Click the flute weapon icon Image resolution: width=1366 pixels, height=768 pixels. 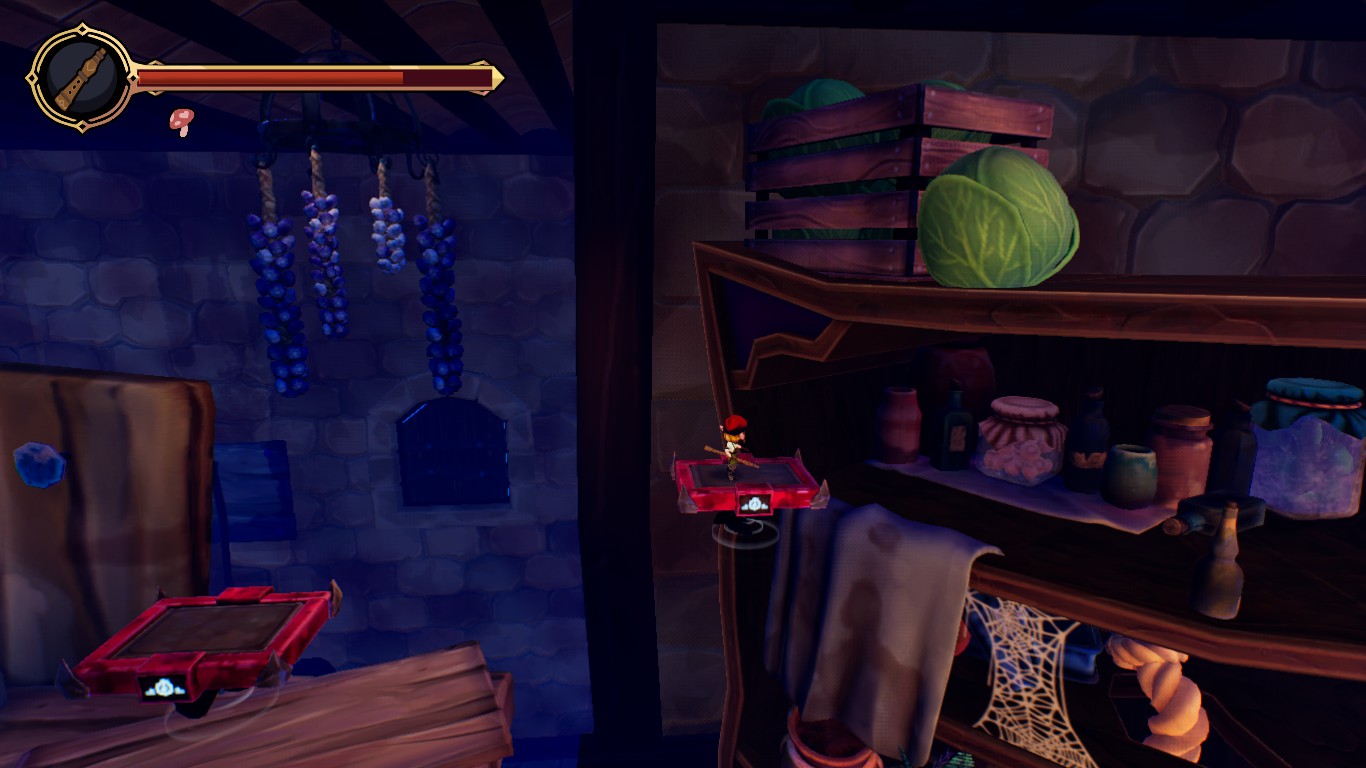[79, 77]
